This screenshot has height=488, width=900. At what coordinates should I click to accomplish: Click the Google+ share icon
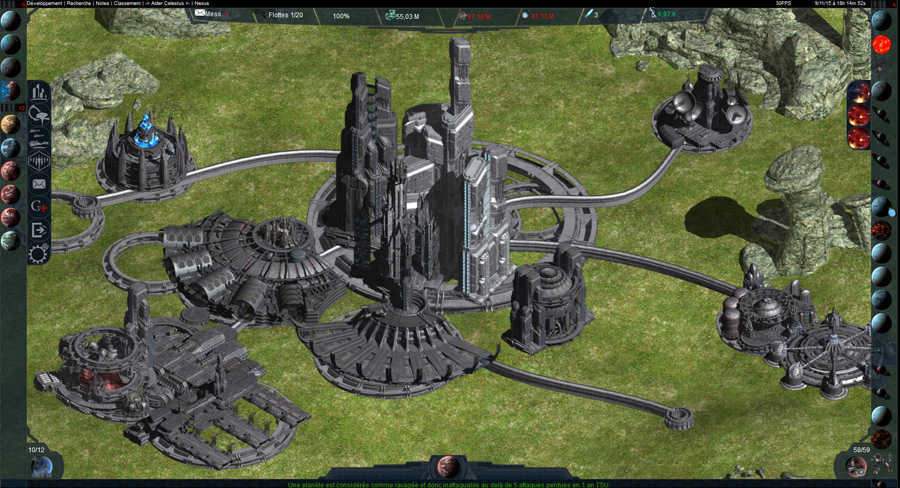[39, 207]
